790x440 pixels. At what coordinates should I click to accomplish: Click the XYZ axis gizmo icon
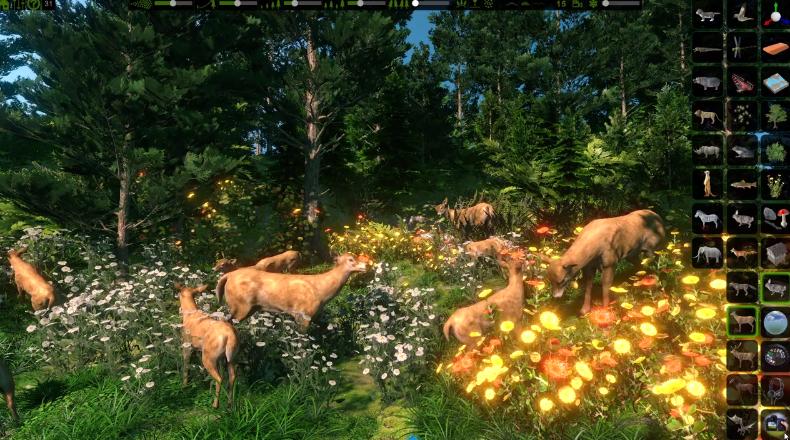(x=776, y=14)
